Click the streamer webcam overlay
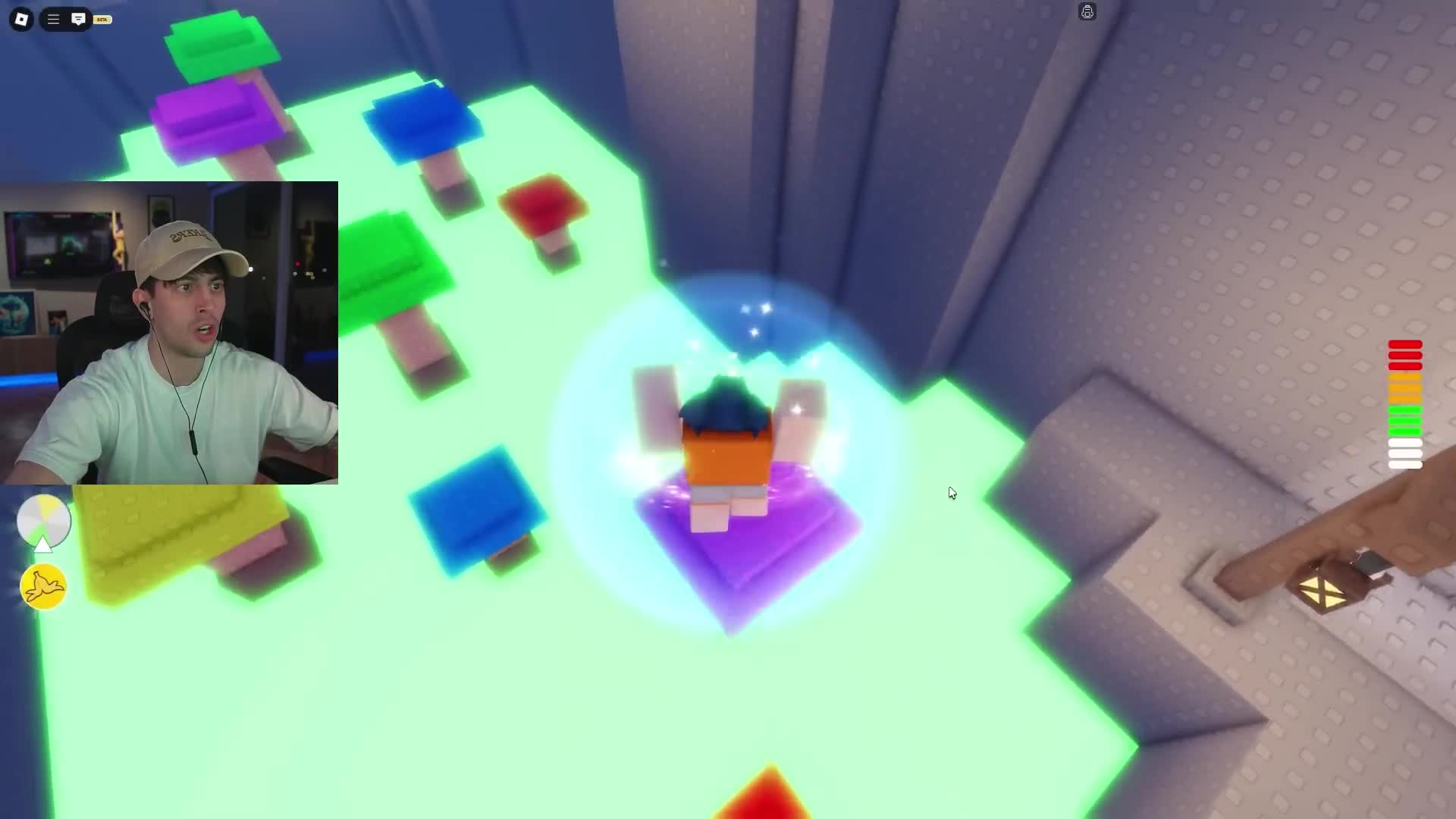Image resolution: width=1456 pixels, height=819 pixels. pyautogui.click(x=171, y=332)
